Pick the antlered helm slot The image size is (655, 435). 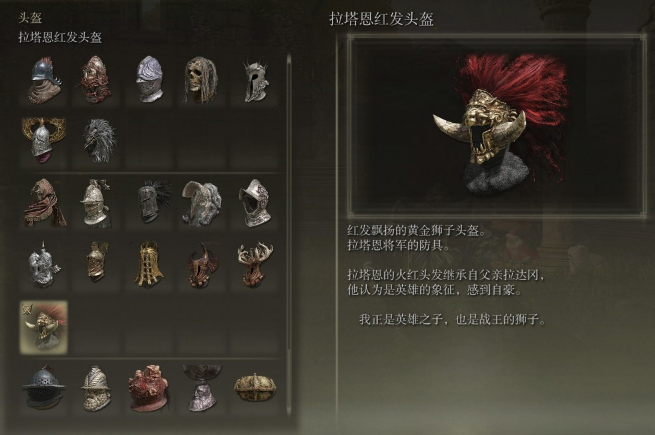(253, 263)
